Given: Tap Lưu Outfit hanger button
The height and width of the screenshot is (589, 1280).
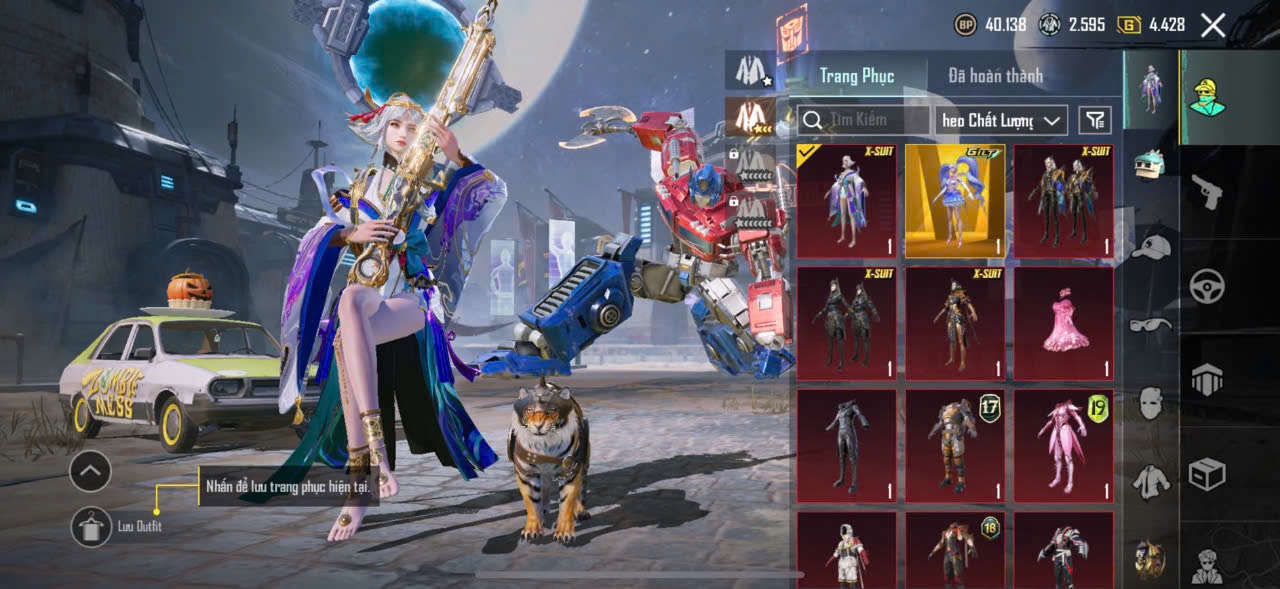Looking at the screenshot, I should [92, 527].
